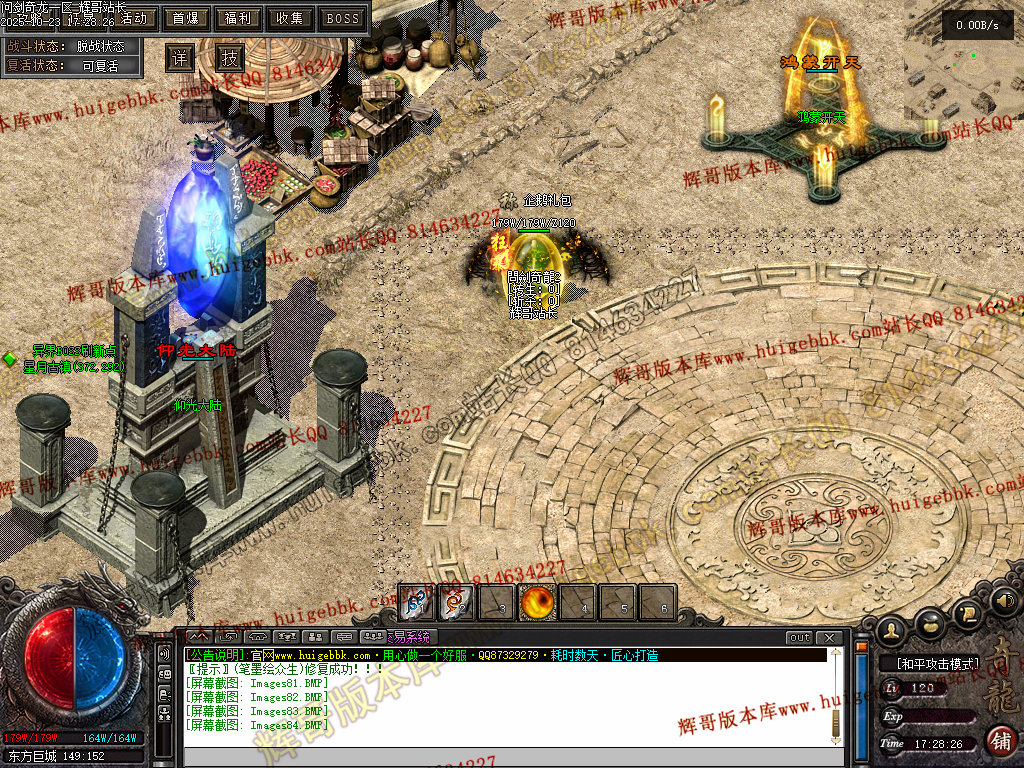
Task: Use the blue item in hotbar slot 1
Action: (416, 603)
